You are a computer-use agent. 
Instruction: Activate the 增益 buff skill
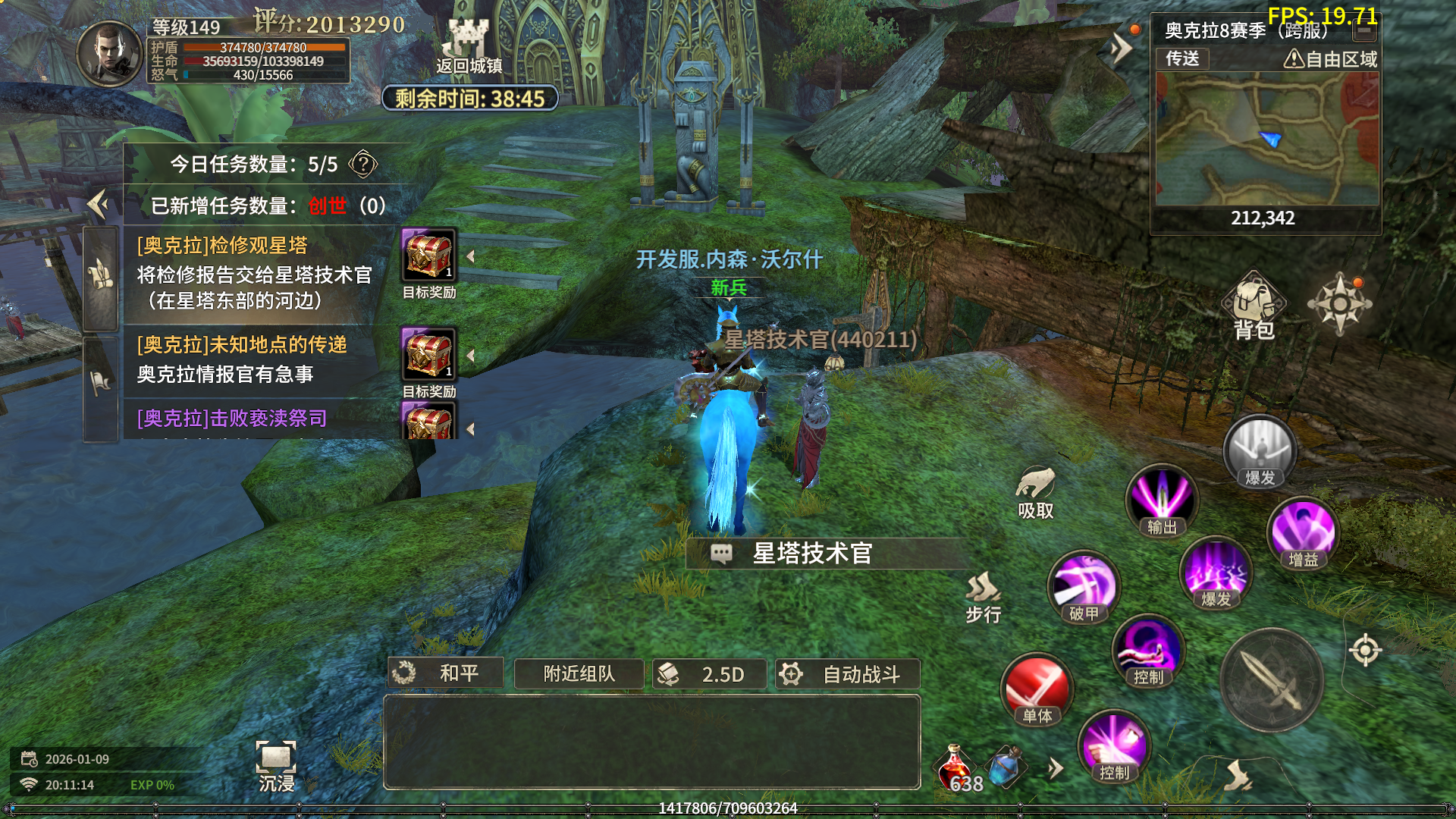pyautogui.click(x=1303, y=532)
